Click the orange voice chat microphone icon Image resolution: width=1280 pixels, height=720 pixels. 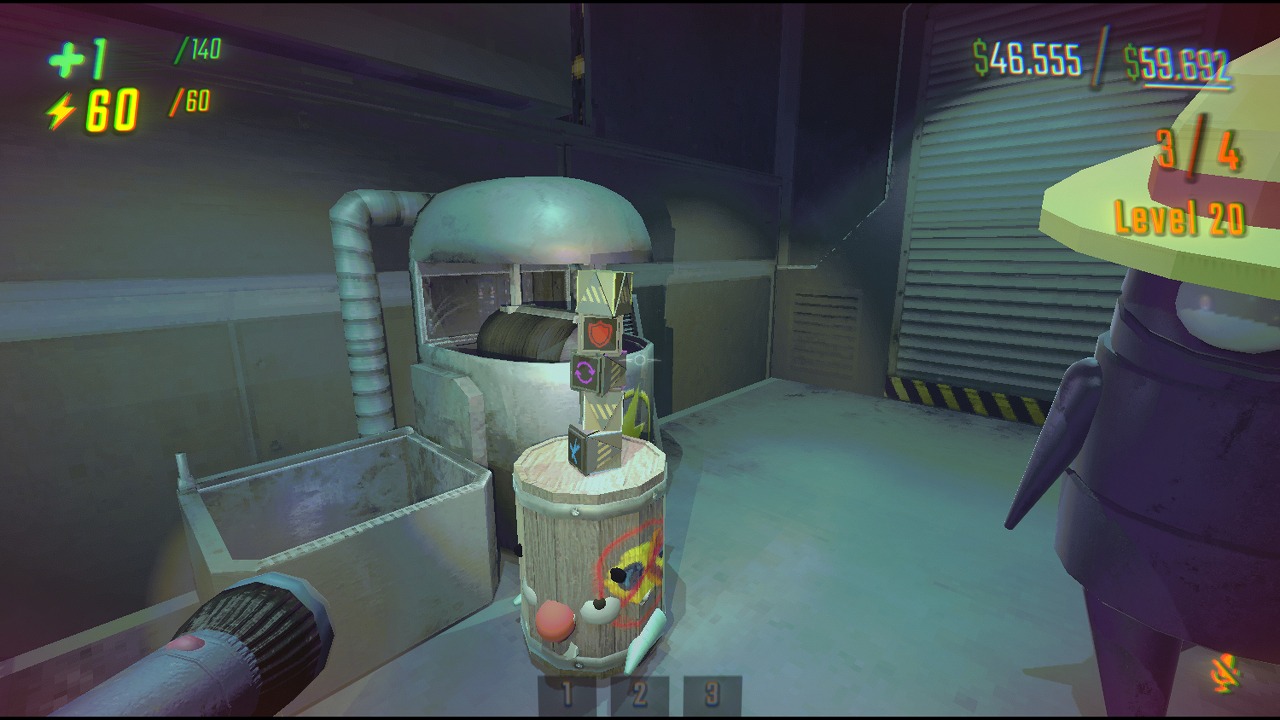1225,674
